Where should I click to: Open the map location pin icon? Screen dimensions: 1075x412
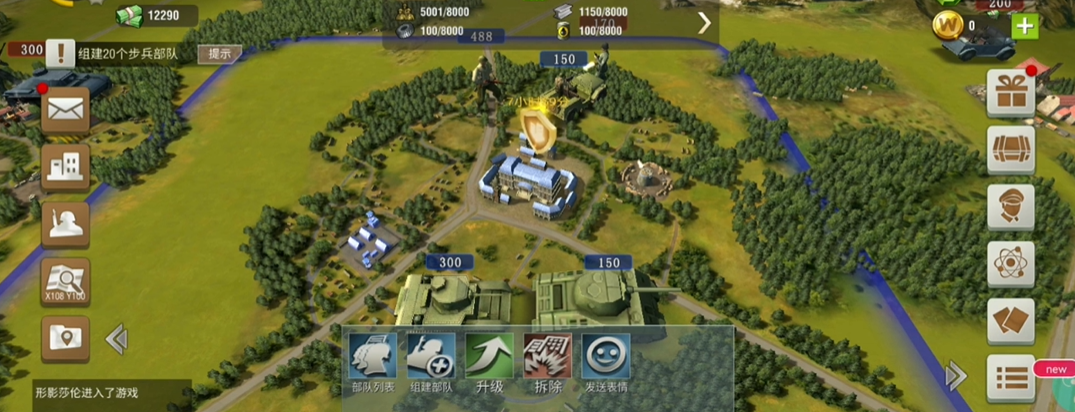click(65, 339)
